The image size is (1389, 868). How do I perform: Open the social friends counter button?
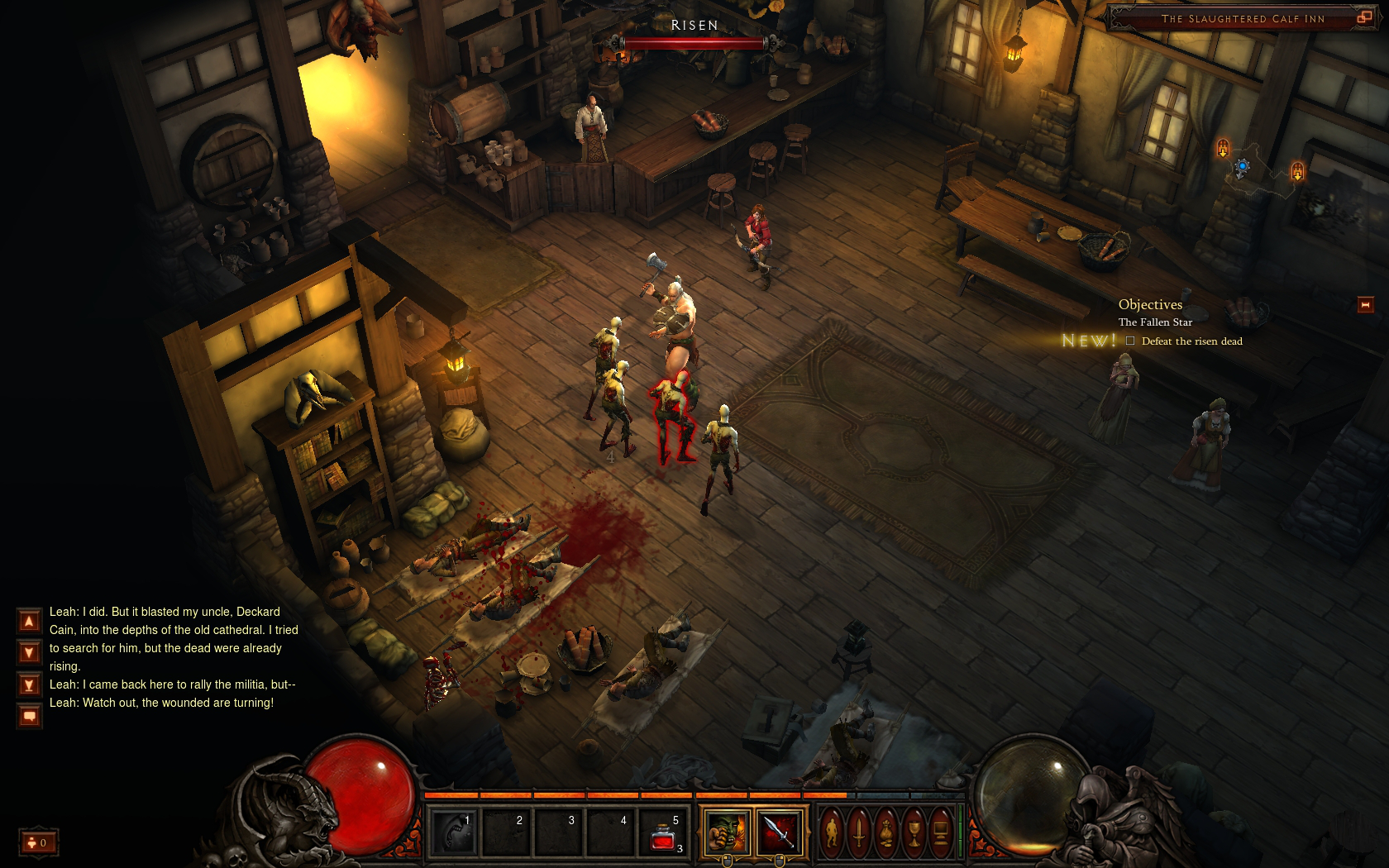click(x=38, y=842)
